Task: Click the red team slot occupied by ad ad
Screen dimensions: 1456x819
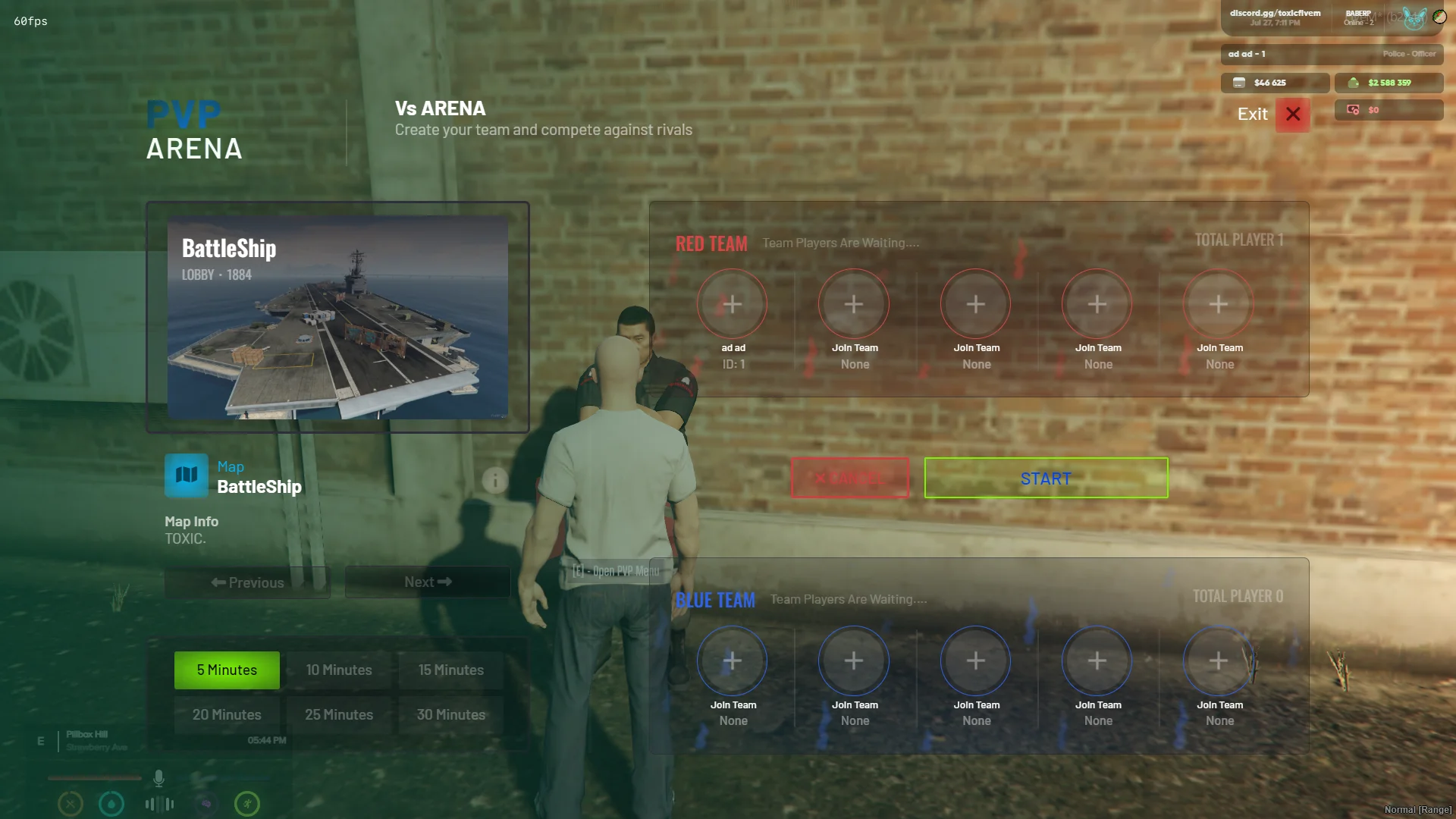Action: pos(733,305)
